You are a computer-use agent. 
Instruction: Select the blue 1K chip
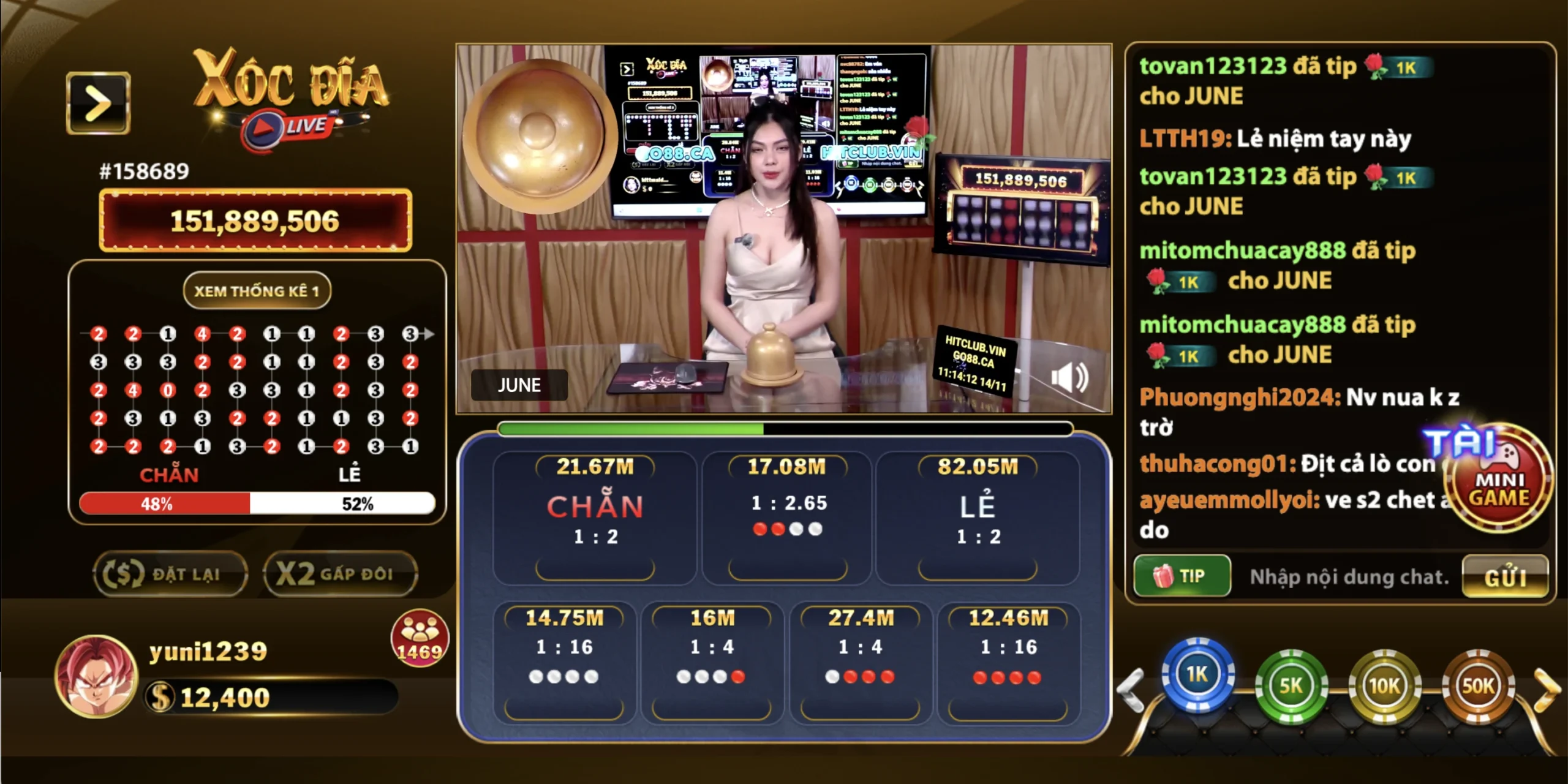[1197, 674]
